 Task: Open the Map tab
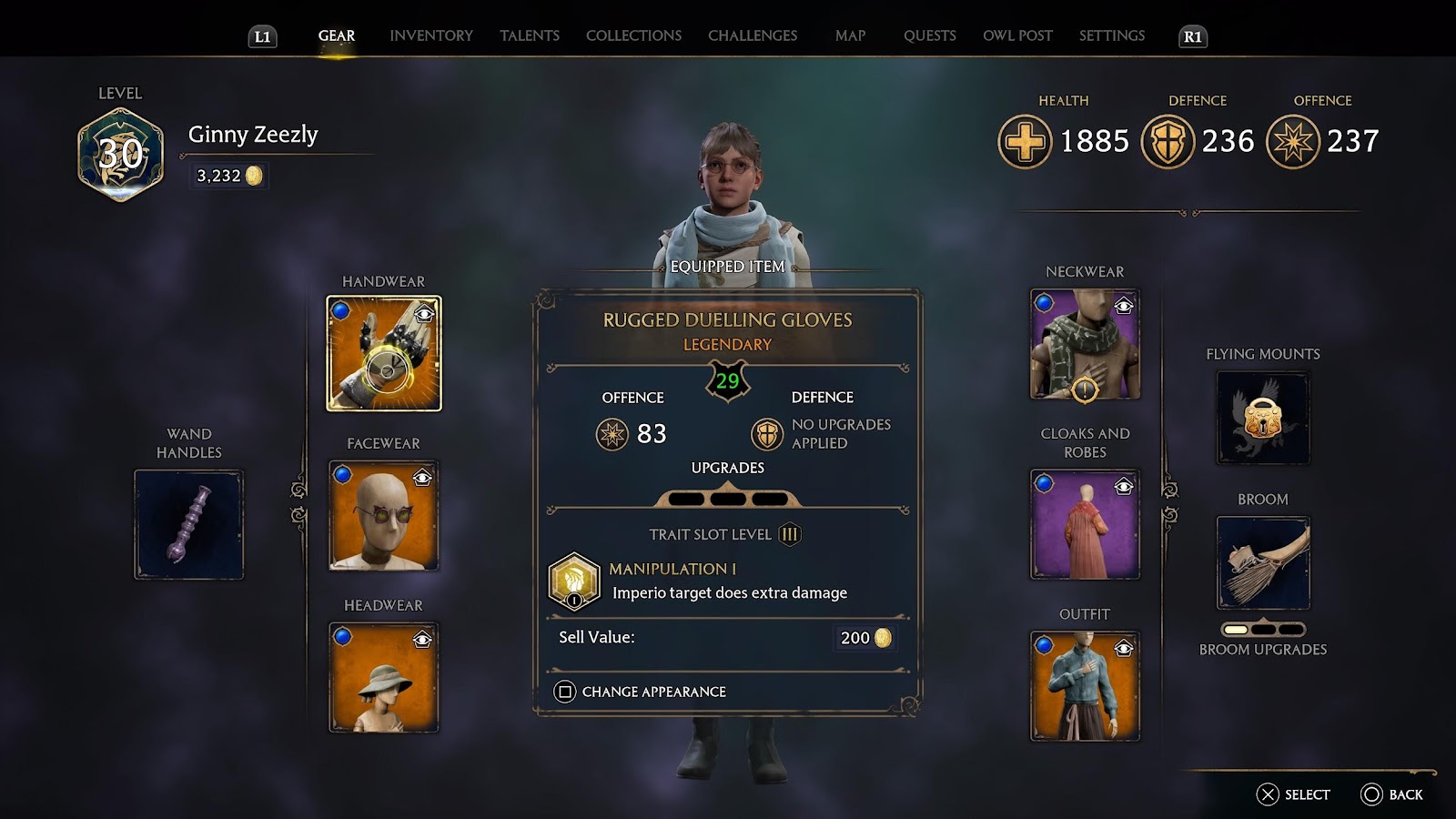pos(850,35)
